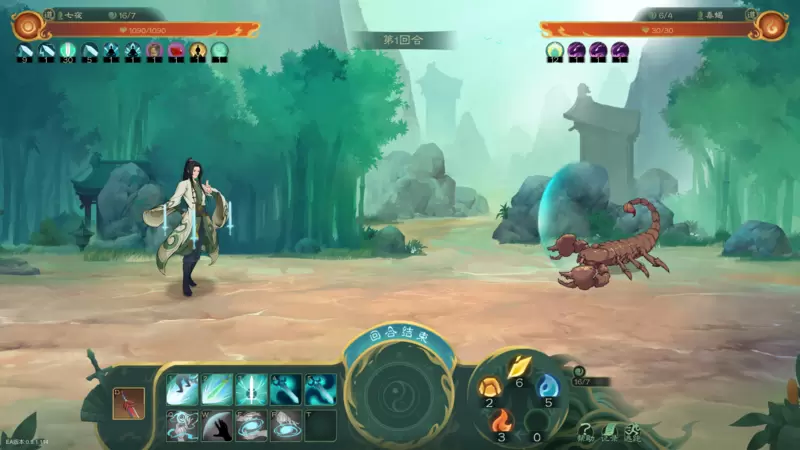
Task: Select the blue water element orb
Action: click(x=547, y=387)
